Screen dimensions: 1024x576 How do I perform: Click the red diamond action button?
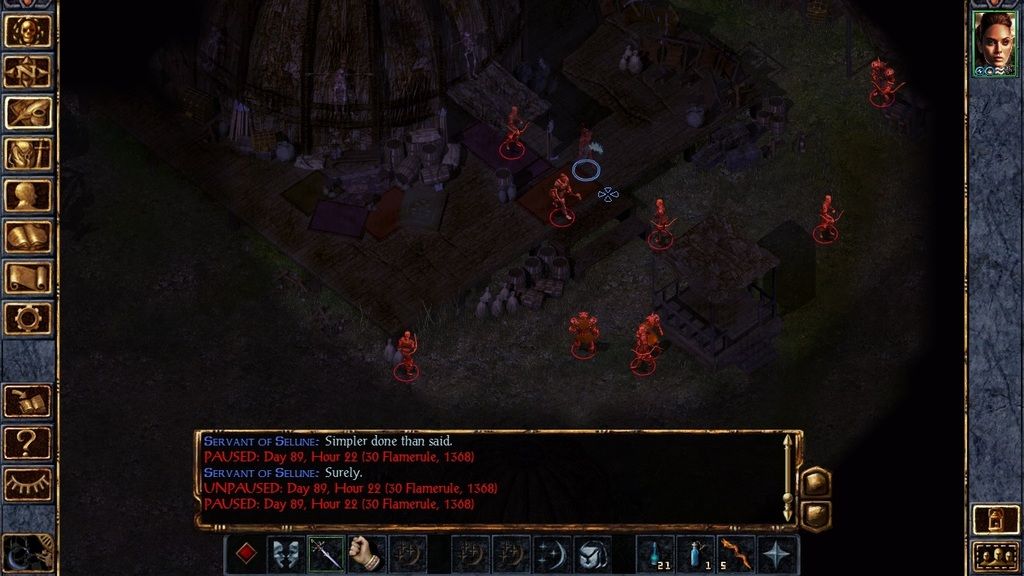pos(245,554)
